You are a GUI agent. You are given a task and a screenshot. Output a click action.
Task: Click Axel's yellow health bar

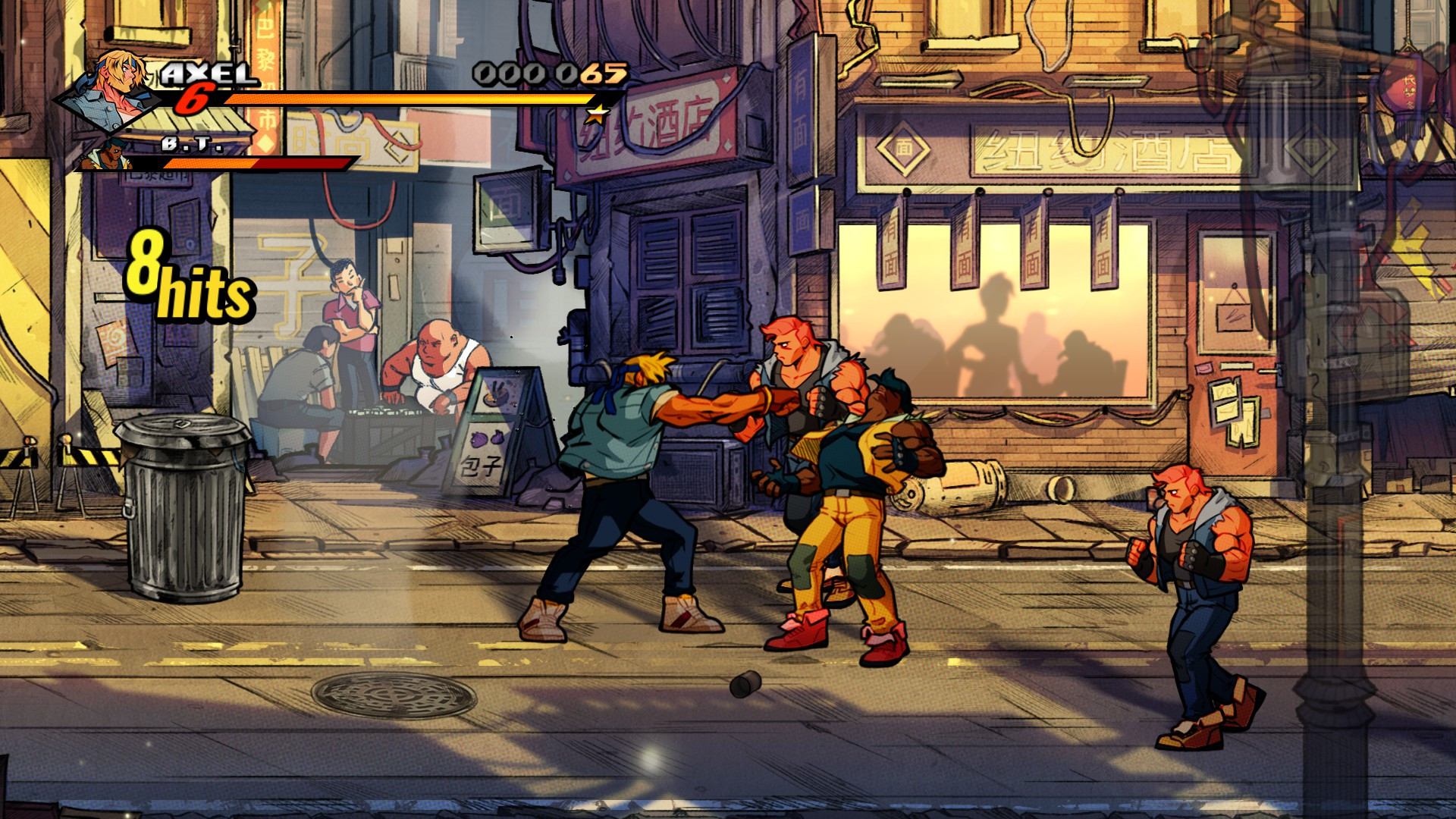click(x=409, y=99)
